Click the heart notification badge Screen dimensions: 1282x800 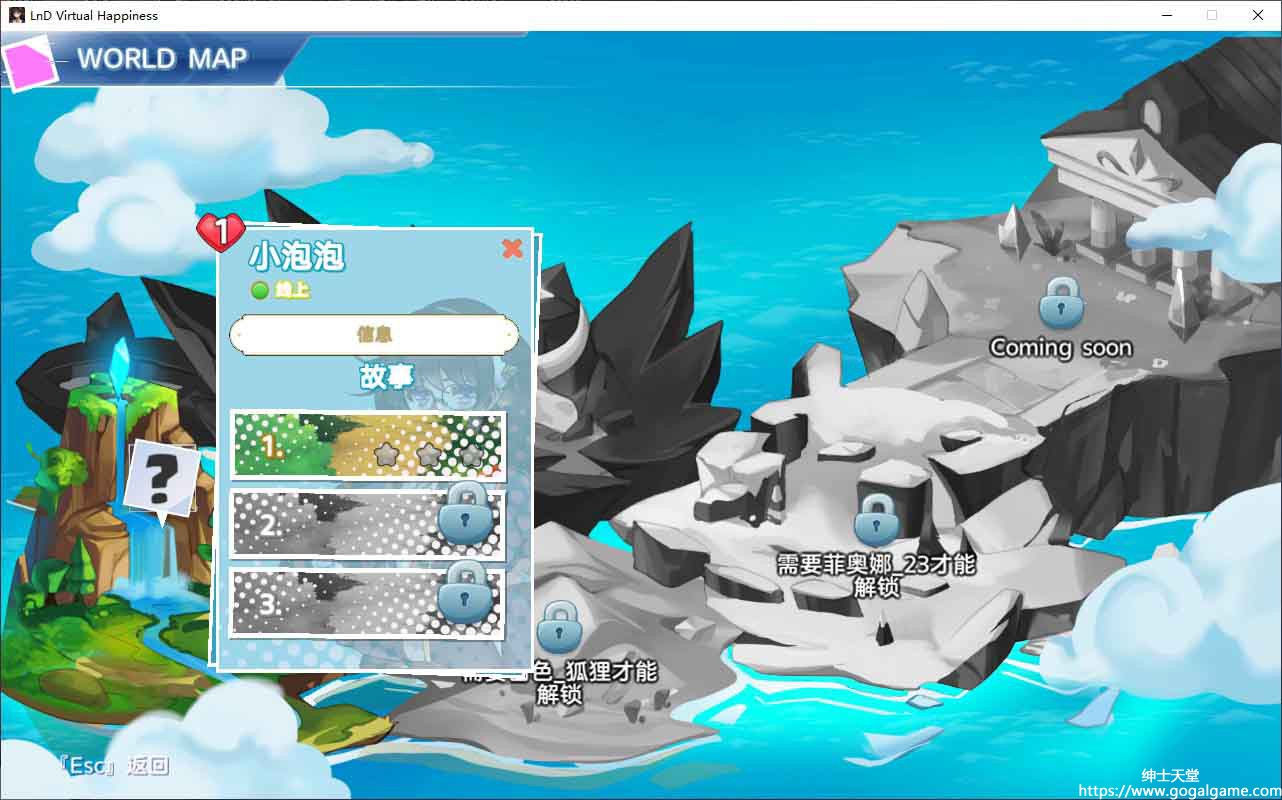point(221,233)
